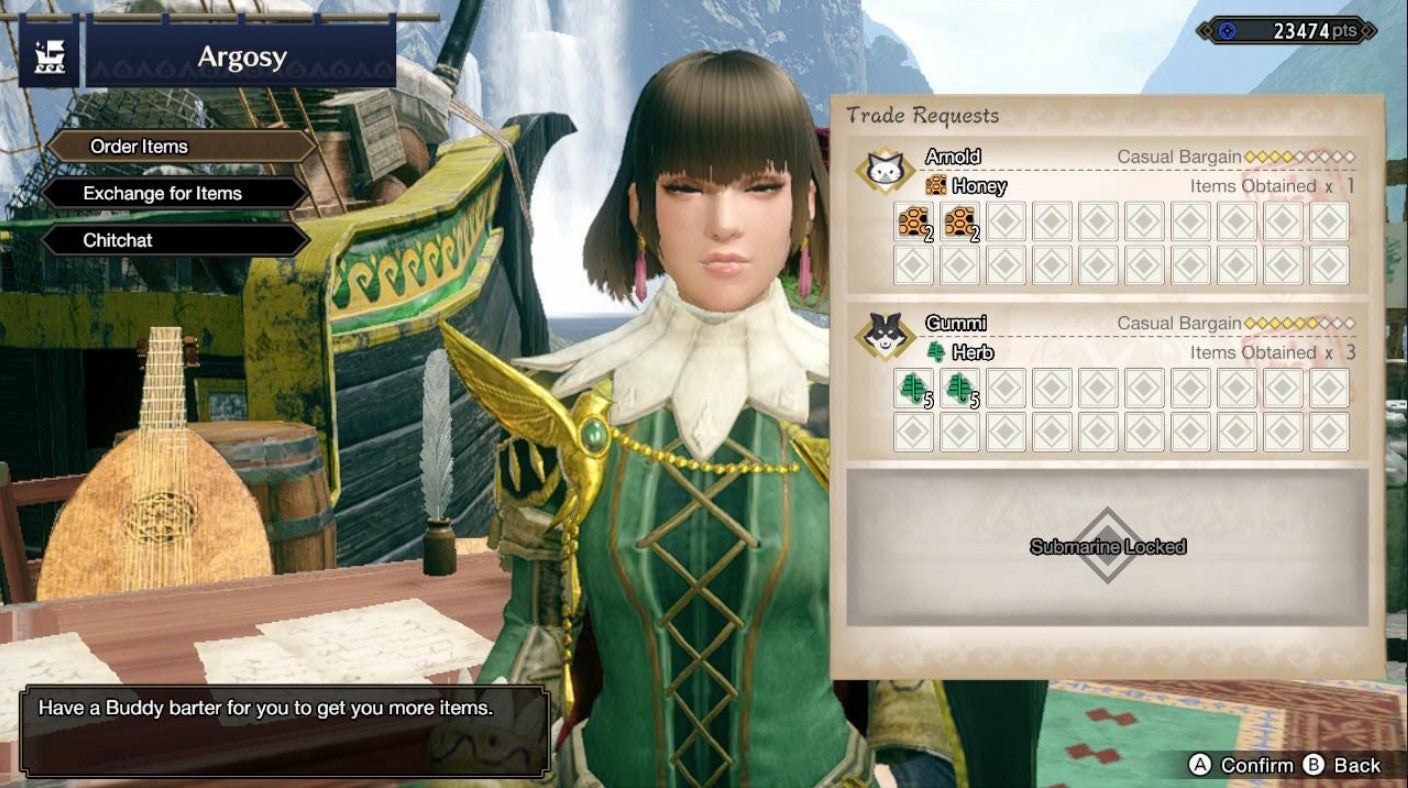Image resolution: width=1408 pixels, height=788 pixels.
Task: Click the Honey item icon beside Arnold's name
Action: (936, 186)
